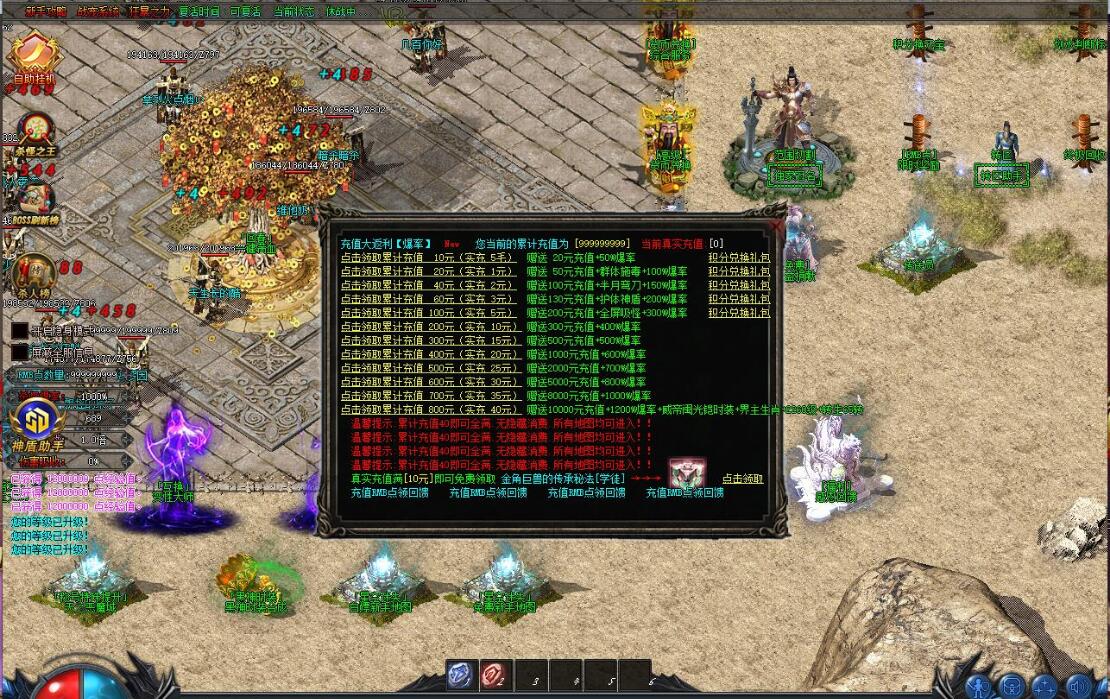
Task: Open the 自助挂机 auto-farming icon
Action: (x=35, y=57)
